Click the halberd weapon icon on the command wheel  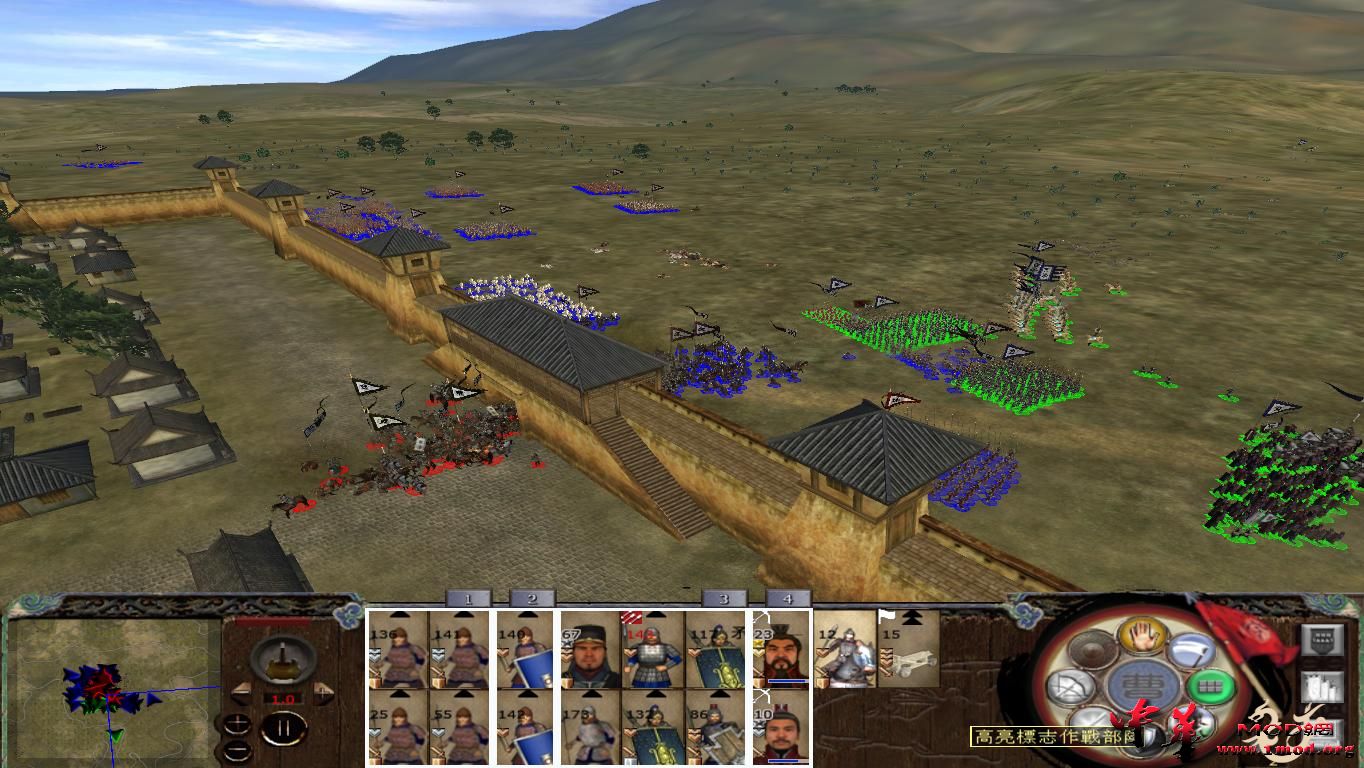[x=1193, y=651]
